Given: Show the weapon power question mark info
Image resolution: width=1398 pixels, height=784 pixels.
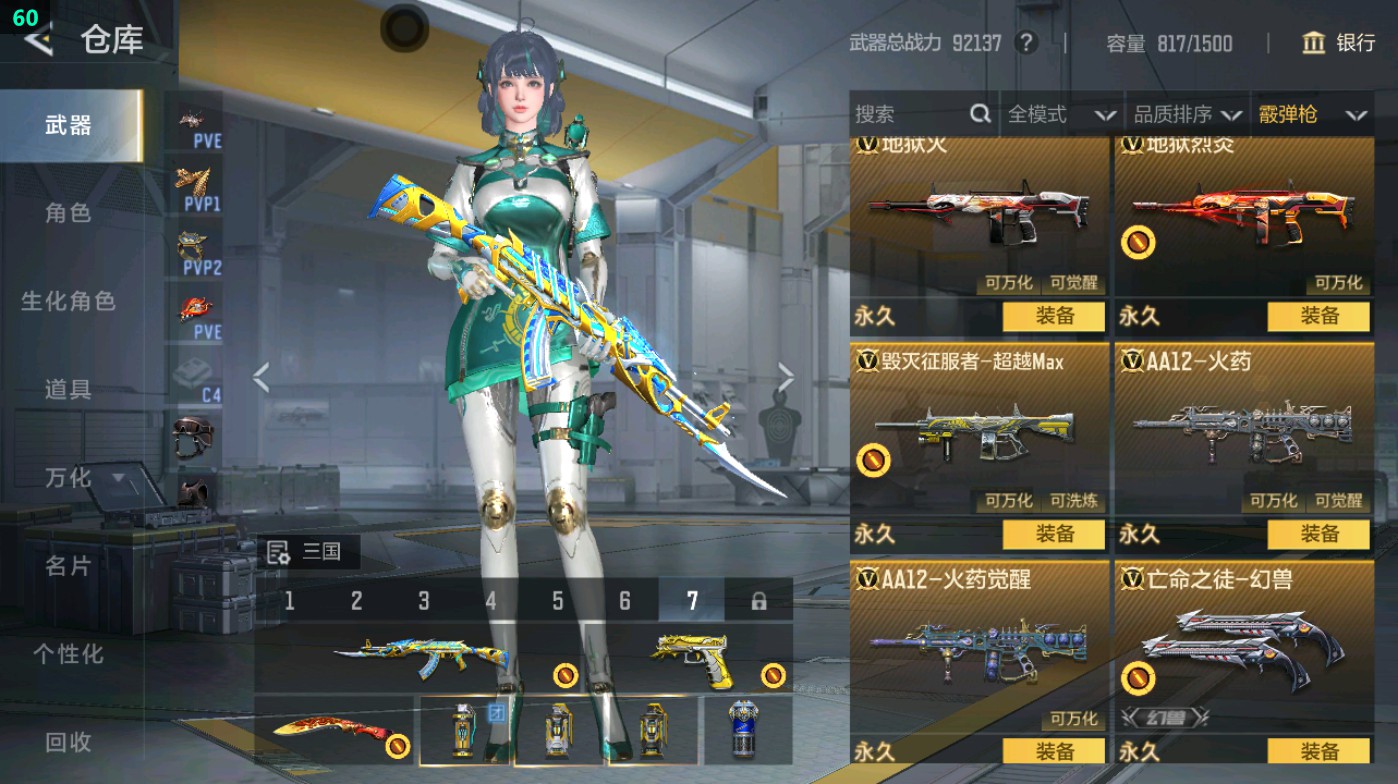Looking at the screenshot, I should click(1025, 43).
